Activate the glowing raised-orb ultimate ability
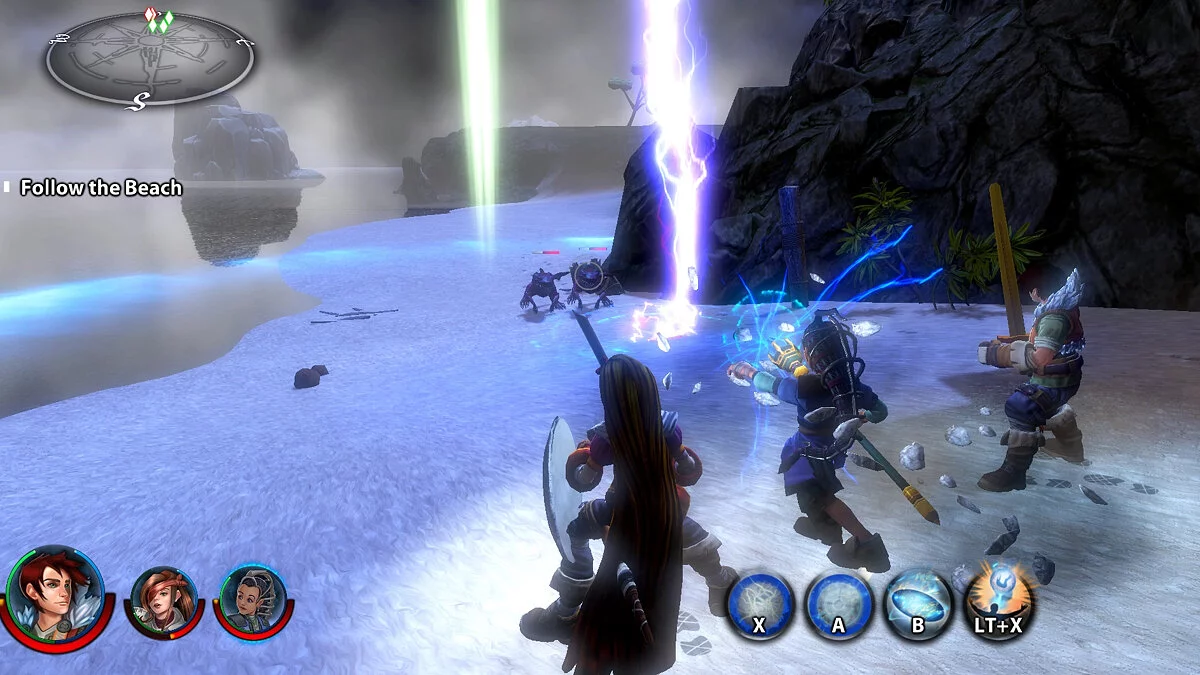 [998, 601]
